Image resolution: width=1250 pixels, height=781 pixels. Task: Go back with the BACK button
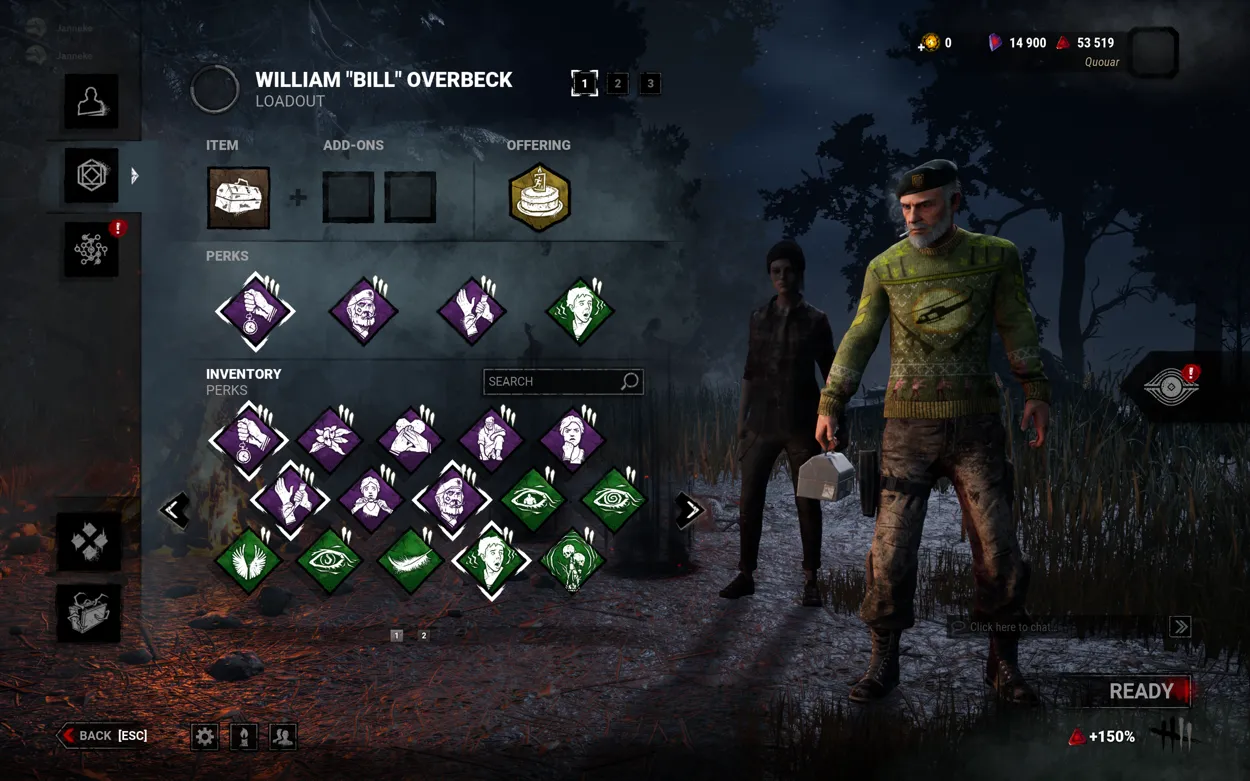click(x=103, y=736)
